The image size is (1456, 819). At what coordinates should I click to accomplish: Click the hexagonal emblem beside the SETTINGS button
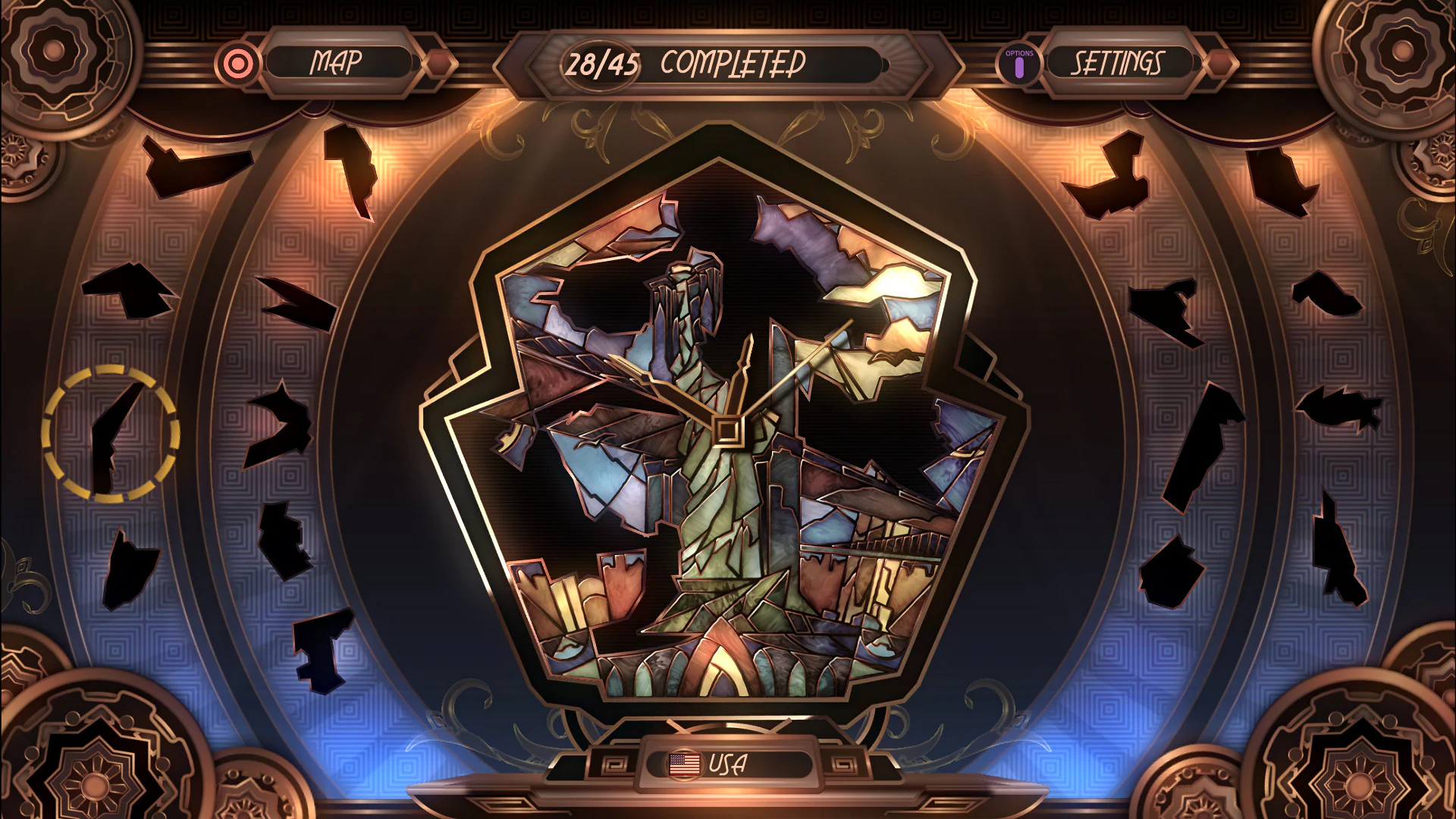(1222, 64)
